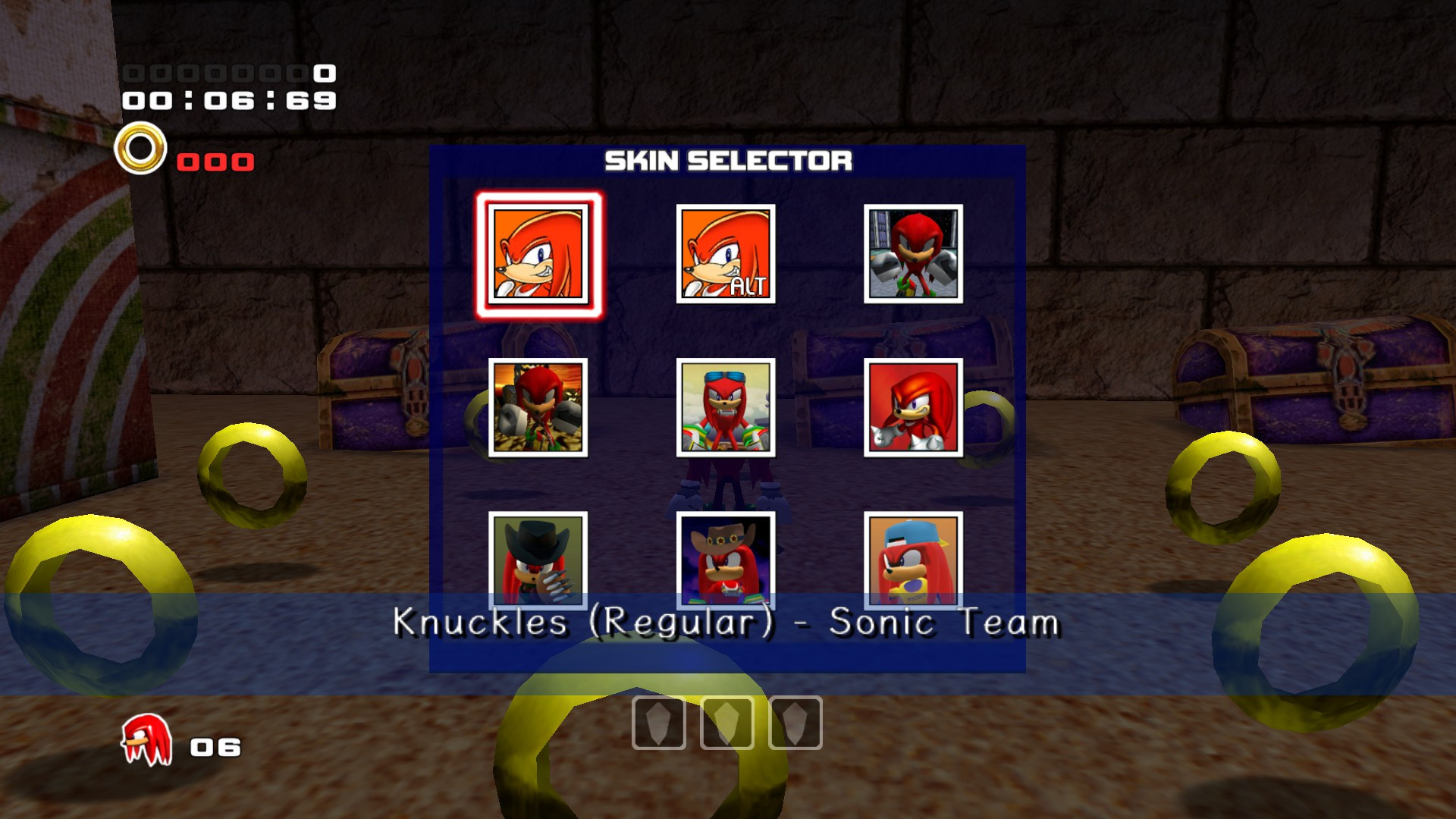Confirm the highlighted Knuckles (Regular) skin

pos(540,254)
